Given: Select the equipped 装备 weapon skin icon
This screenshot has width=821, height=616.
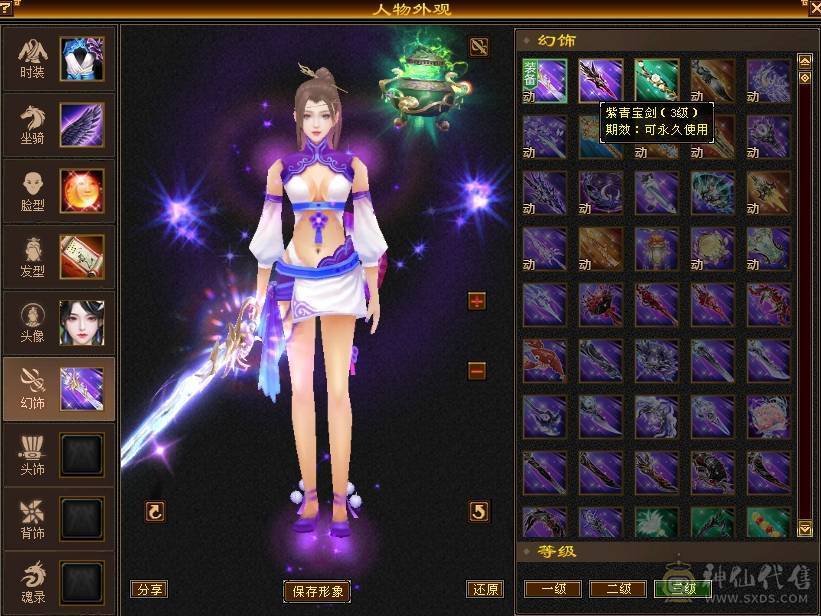Looking at the screenshot, I should [x=544, y=81].
